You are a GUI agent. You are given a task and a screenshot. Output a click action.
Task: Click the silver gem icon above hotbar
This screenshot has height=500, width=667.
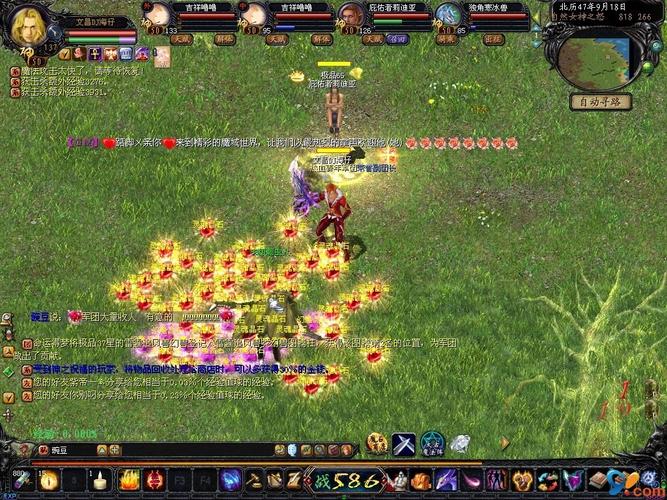pyautogui.click(x=459, y=444)
